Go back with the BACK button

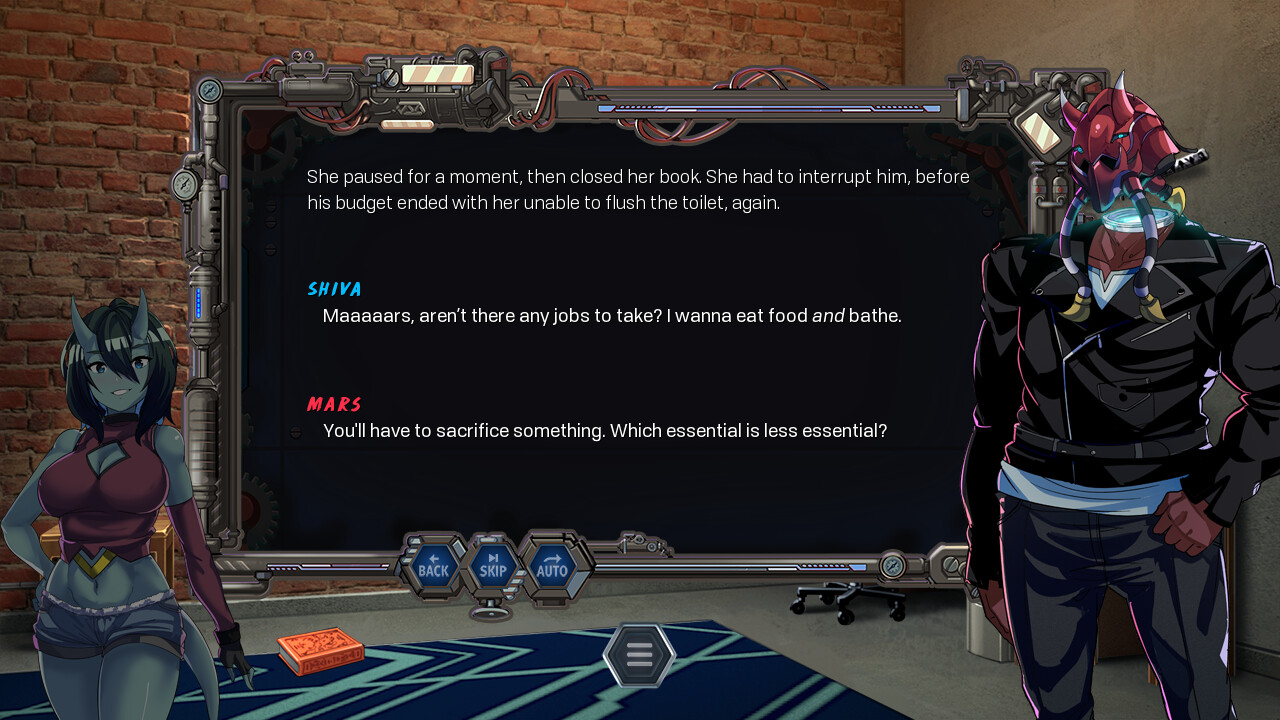pyautogui.click(x=433, y=567)
